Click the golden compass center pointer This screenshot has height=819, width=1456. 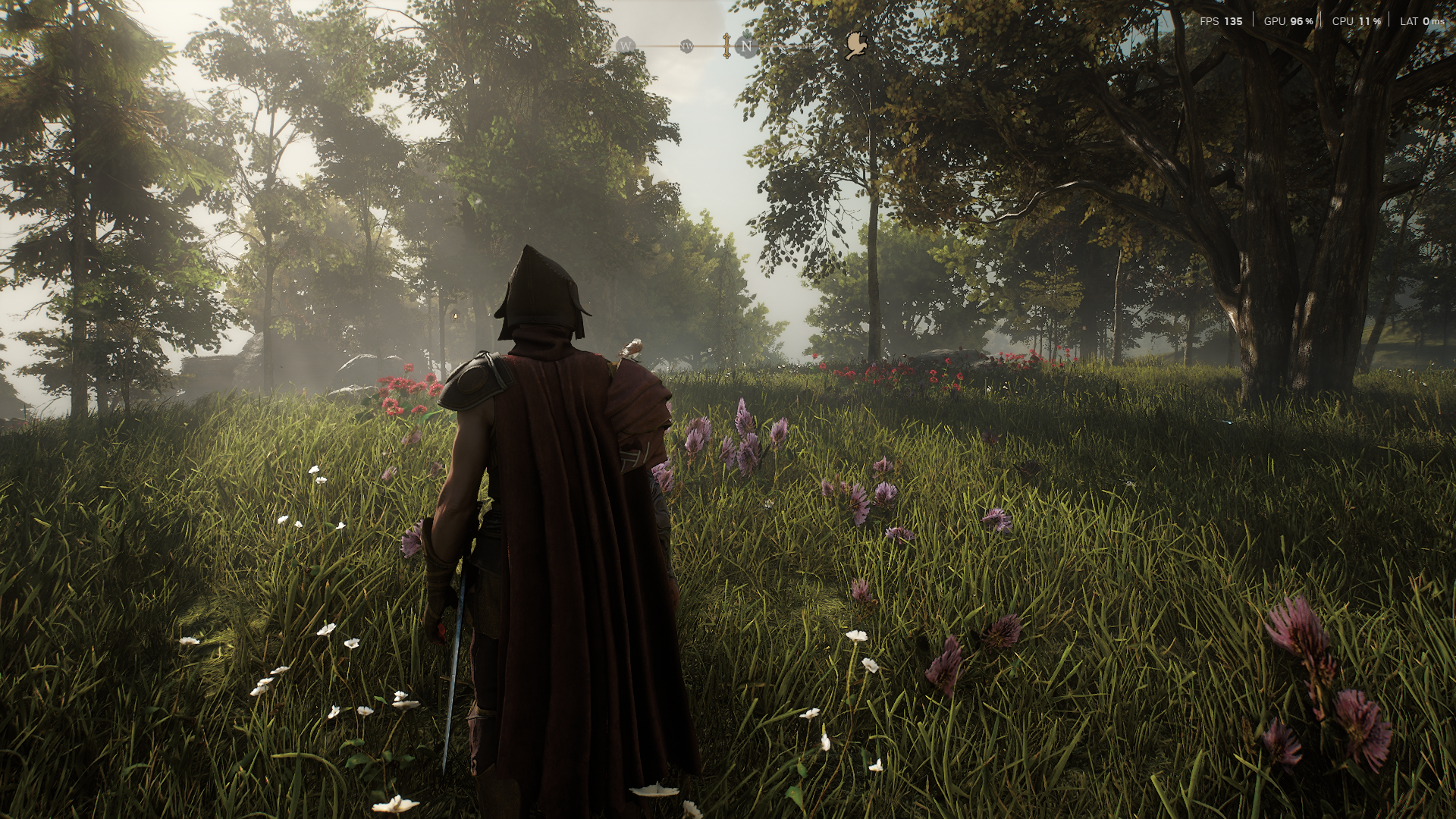coord(726,45)
